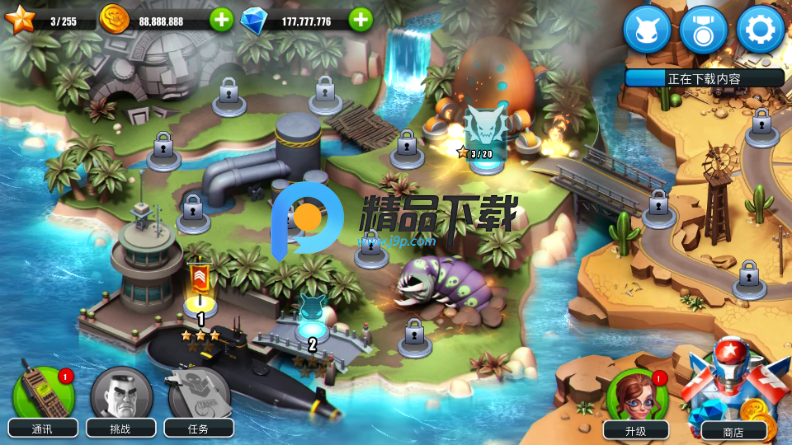
Task: Buy more blue gems with plus button
Action: tap(360, 19)
